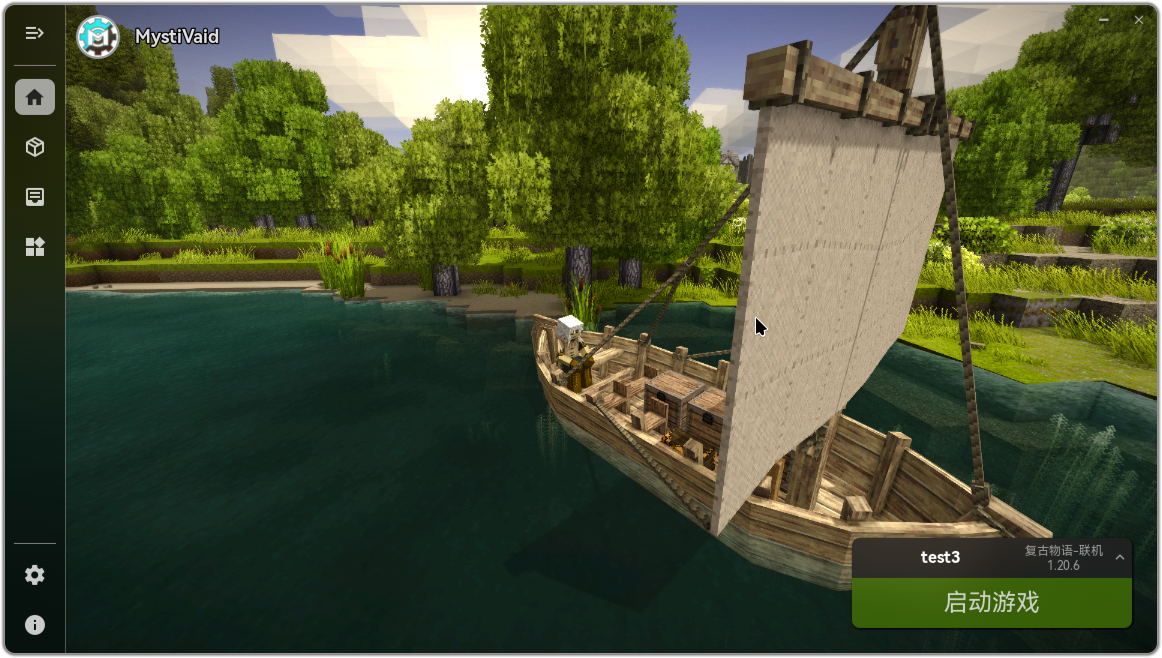Close the launcher window
This screenshot has width=1162, height=658.
pos(1139,20)
